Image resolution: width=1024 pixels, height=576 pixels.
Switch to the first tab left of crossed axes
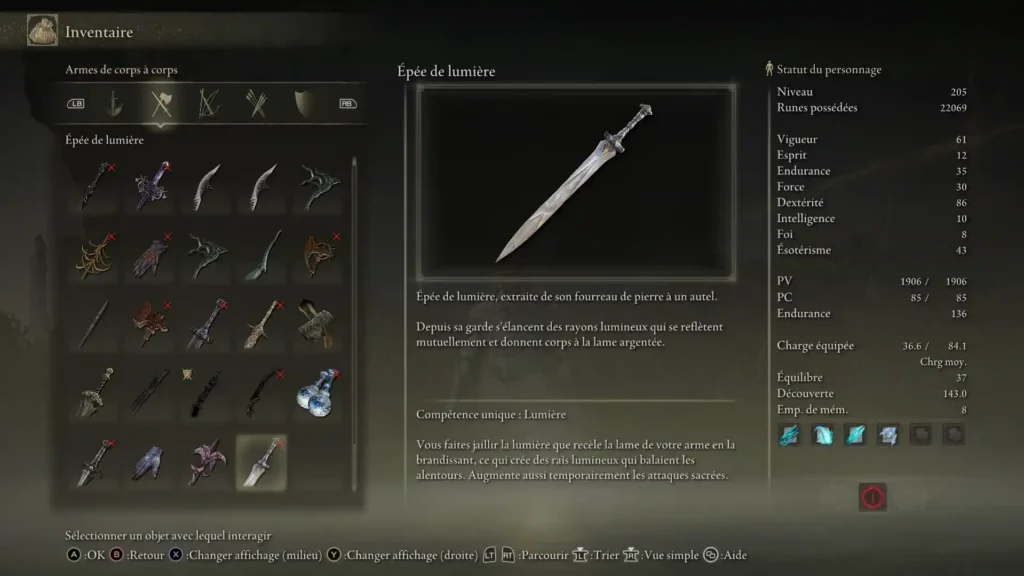tap(115, 102)
